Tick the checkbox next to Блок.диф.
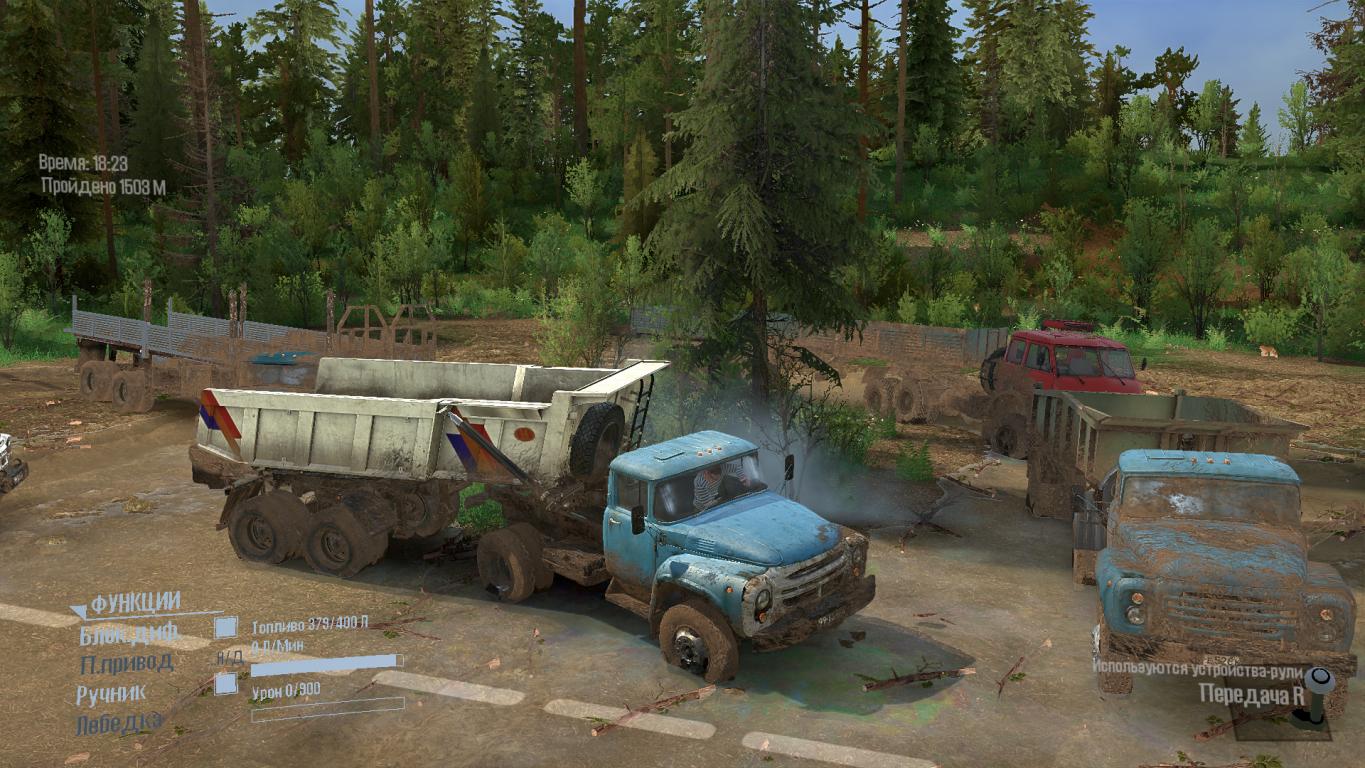Image resolution: width=1365 pixels, height=768 pixels. pyautogui.click(x=226, y=627)
